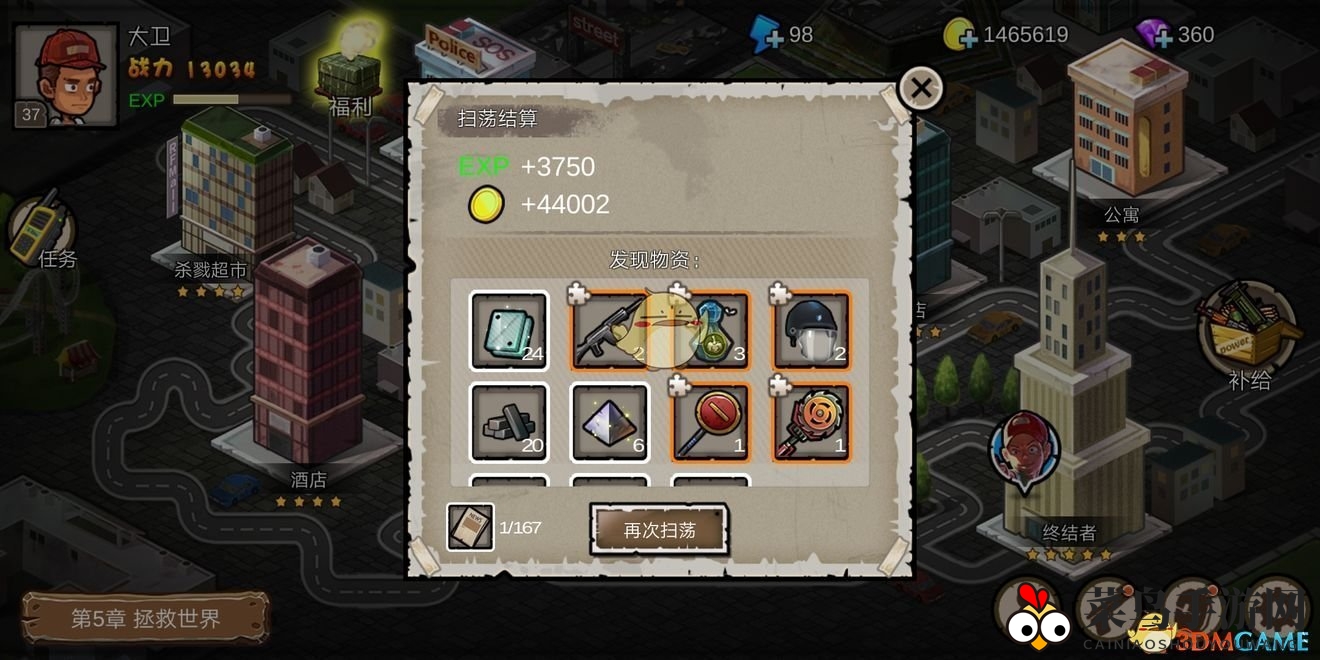
Task: Open the chapter 5 拯救世界 banner
Action: click(145, 618)
